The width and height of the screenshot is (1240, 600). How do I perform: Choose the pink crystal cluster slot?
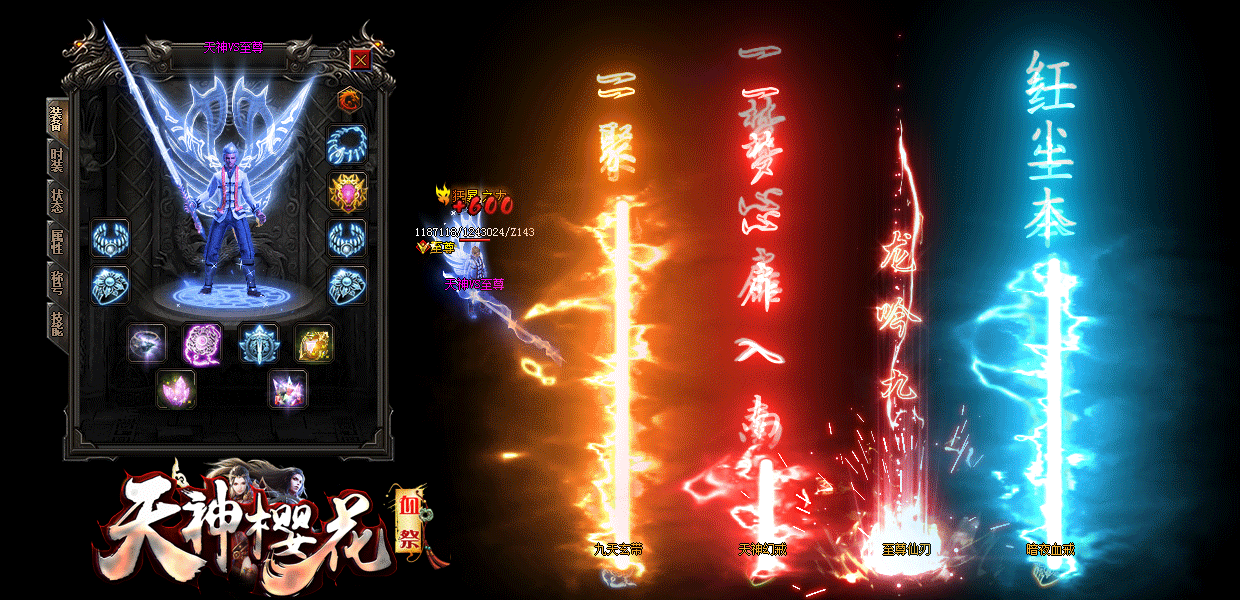pos(176,389)
